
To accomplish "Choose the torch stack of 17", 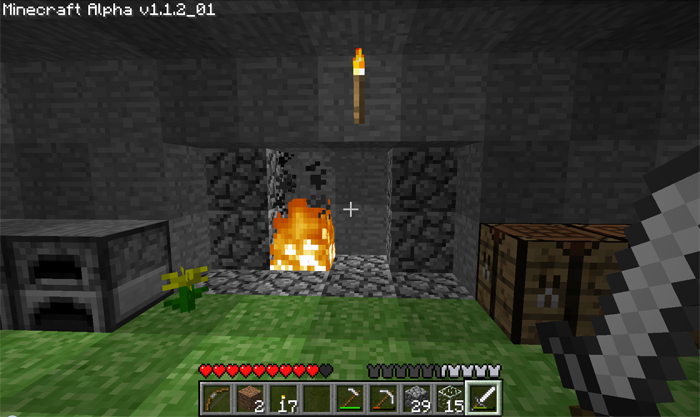I will 282,398.
